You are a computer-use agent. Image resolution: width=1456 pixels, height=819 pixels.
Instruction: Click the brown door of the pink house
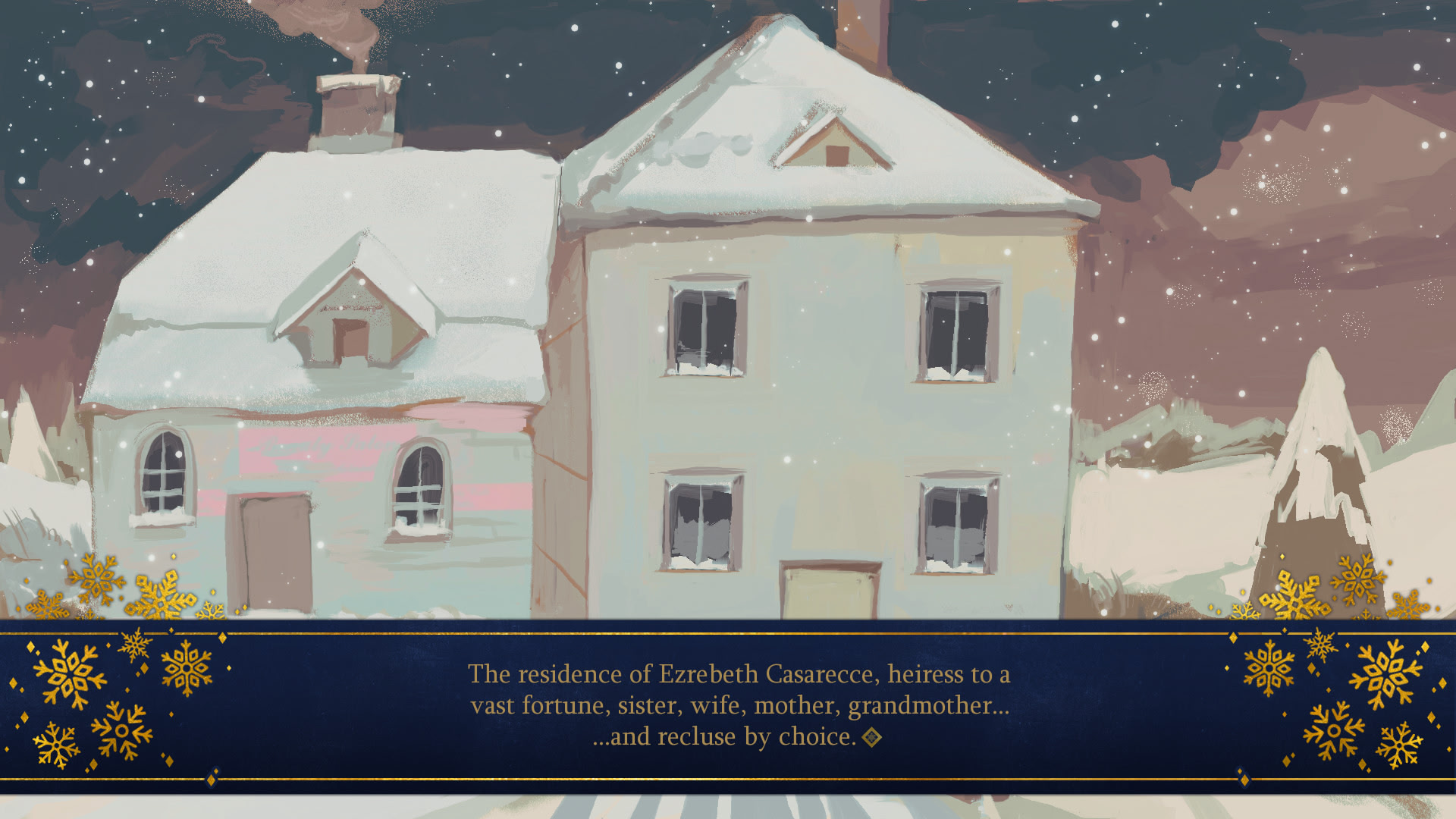pyautogui.click(x=269, y=554)
